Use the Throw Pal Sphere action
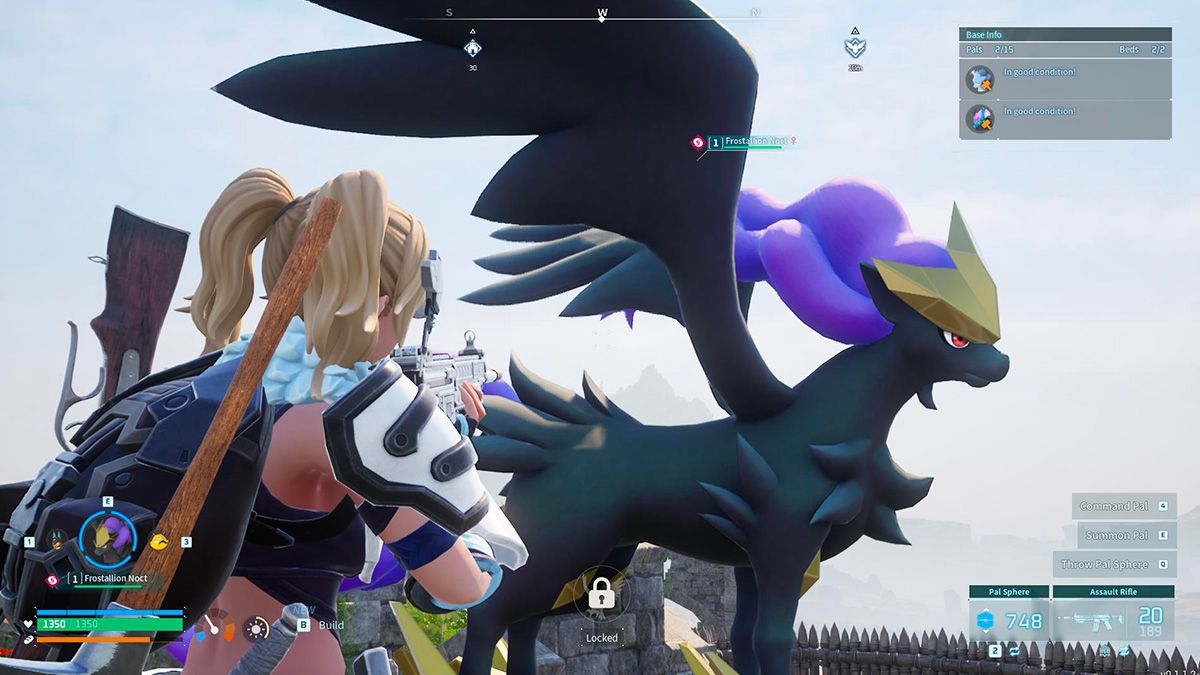The height and width of the screenshot is (675, 1200). point(1111,564)
